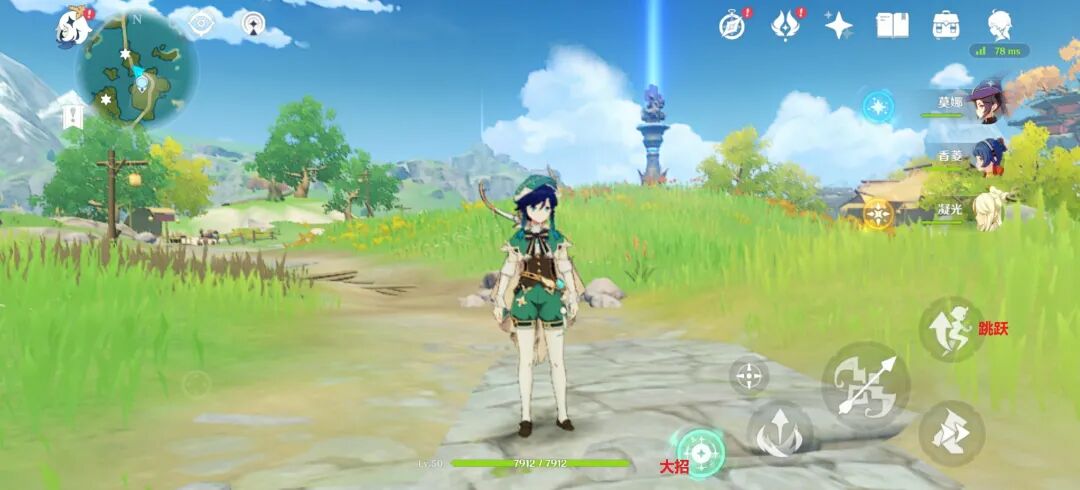
Task: Toggle the aiming mode crosshair button
Action: pos(749,376)
